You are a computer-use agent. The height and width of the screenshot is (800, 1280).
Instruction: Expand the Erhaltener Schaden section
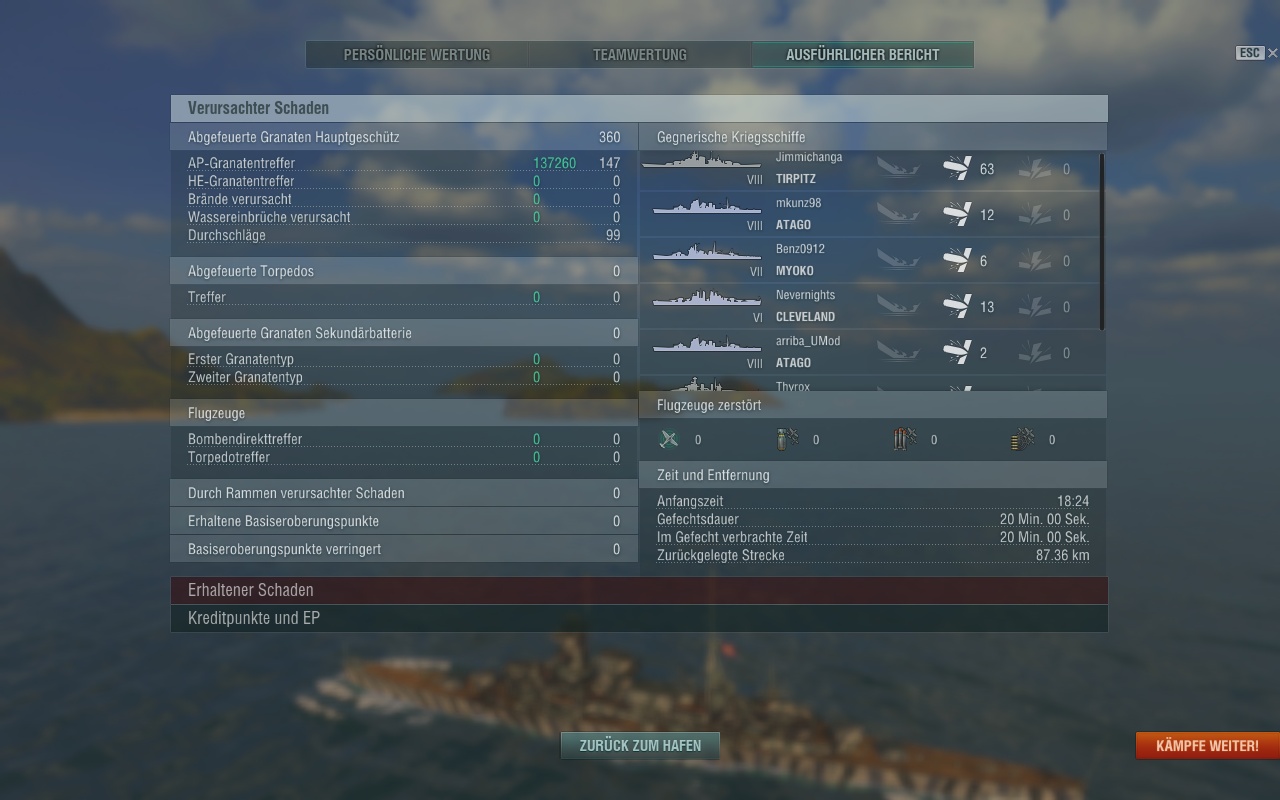click(639, 590)
